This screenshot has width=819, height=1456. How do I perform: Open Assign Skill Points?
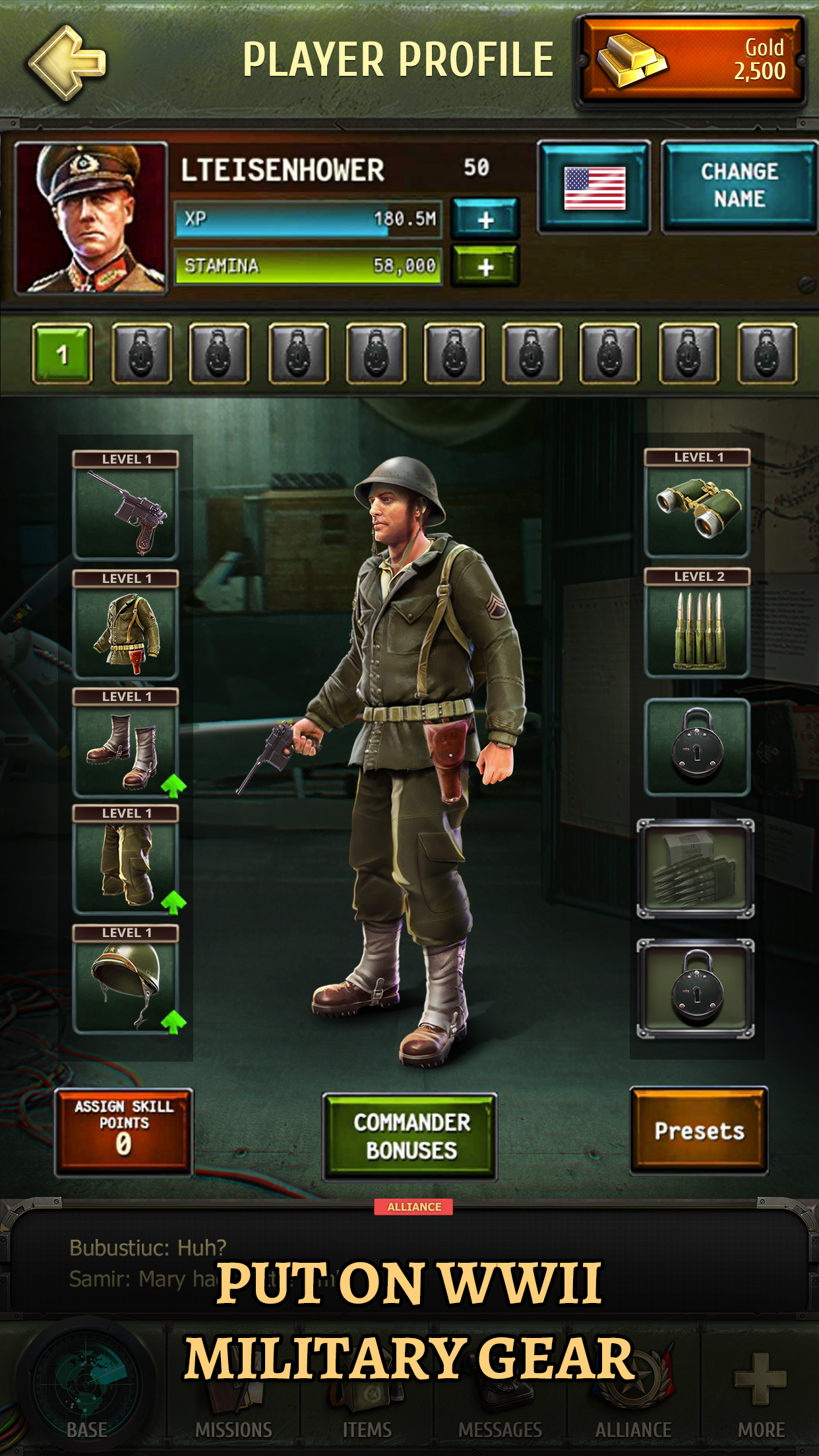coord(124,1132)
